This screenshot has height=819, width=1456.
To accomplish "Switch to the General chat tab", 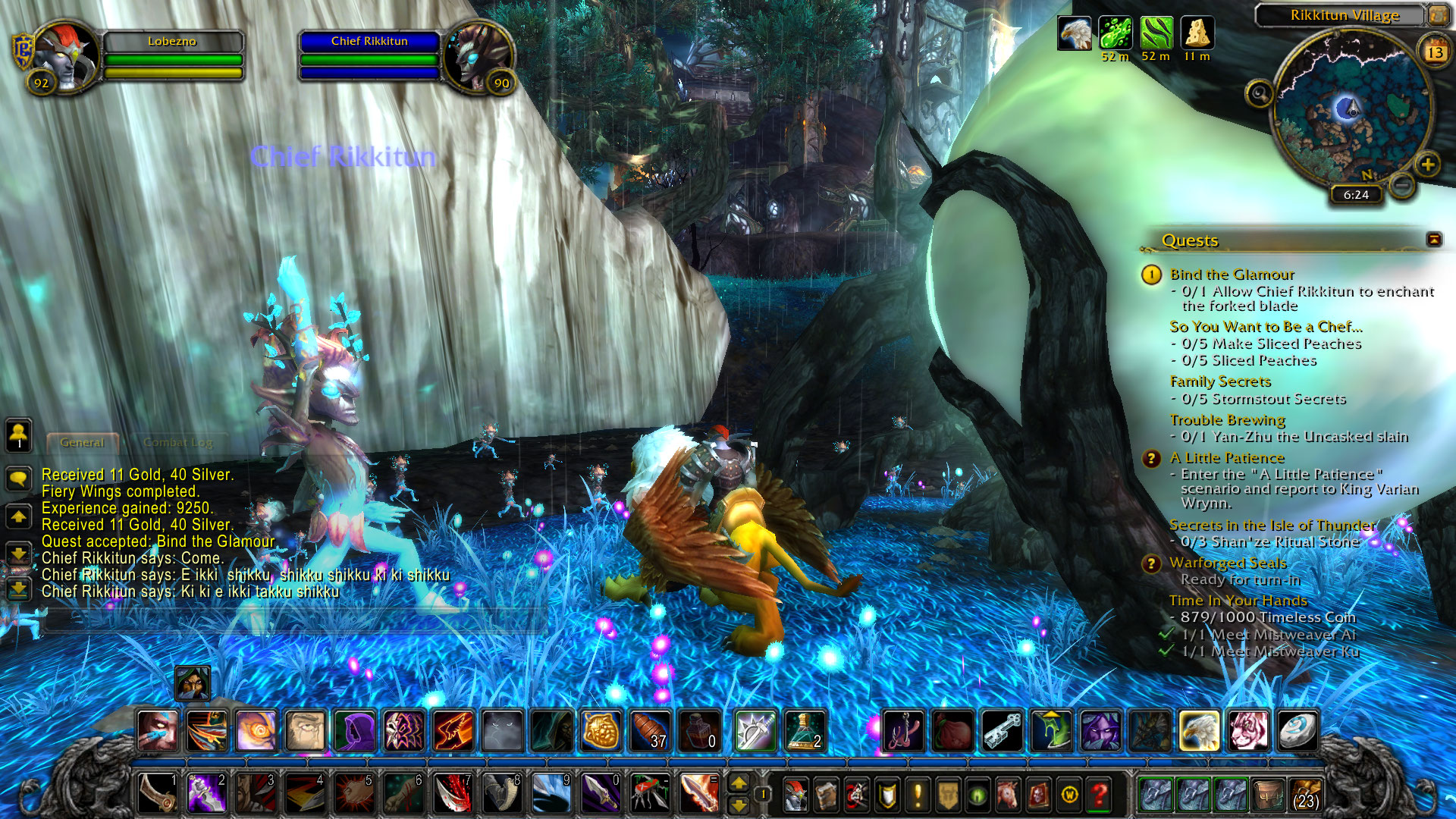I will tap(82, 442).
